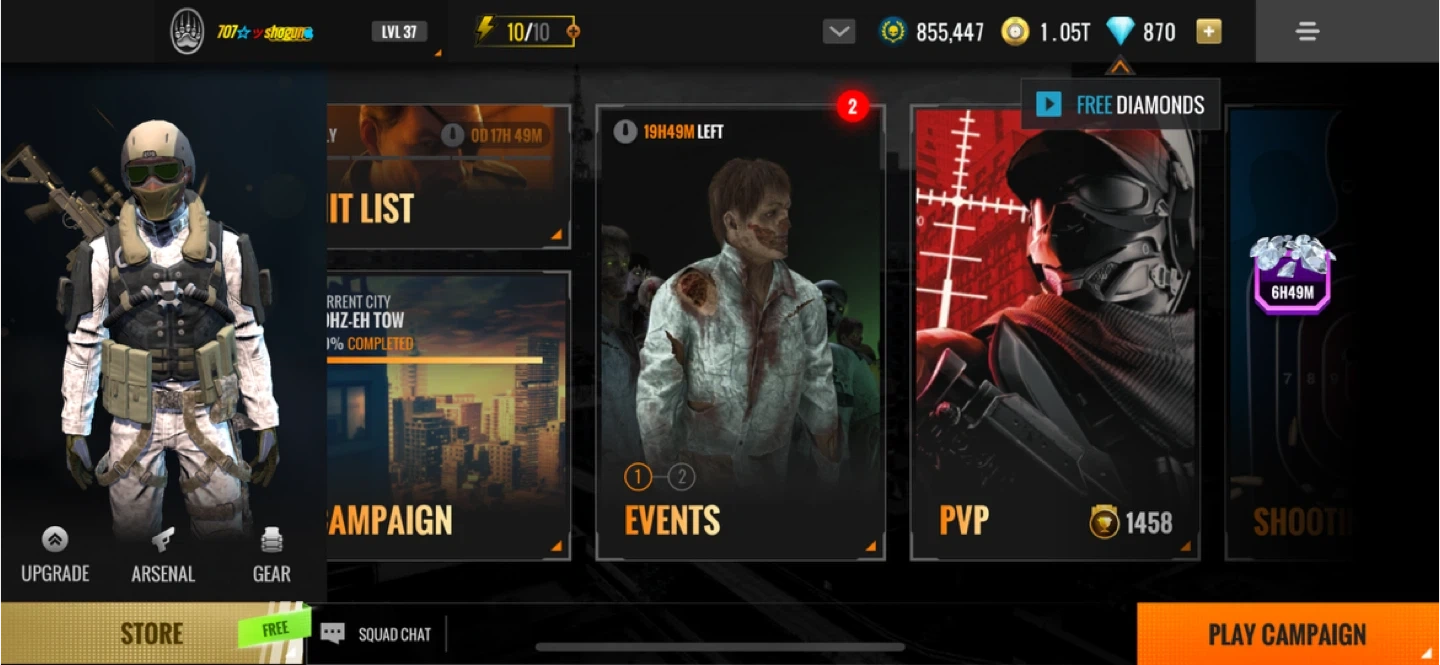The image size is (1440, 665).
Task: Open the player profile badge
Action: click(187, 32)
